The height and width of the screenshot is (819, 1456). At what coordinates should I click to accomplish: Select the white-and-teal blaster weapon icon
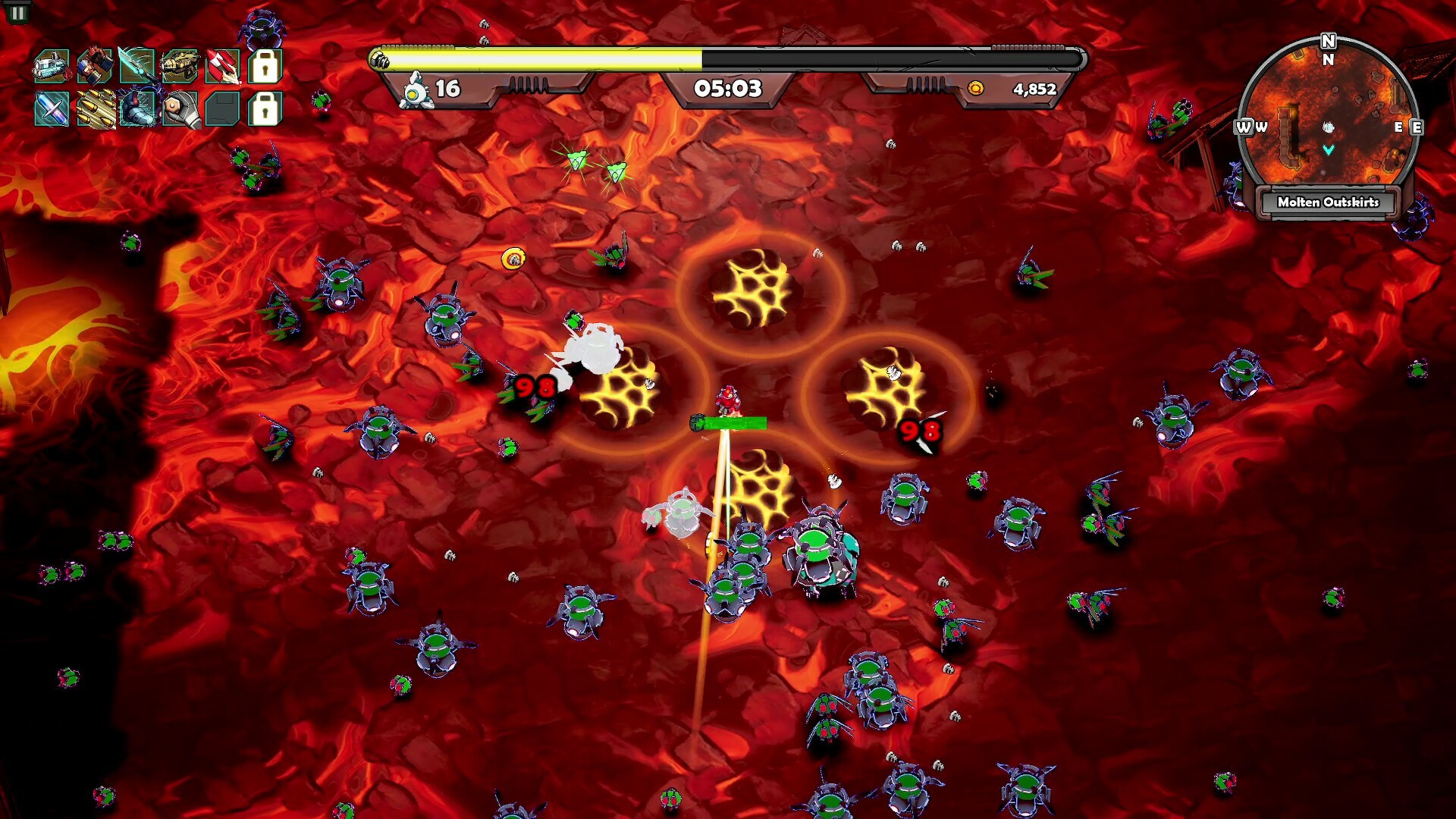[52, 67]
